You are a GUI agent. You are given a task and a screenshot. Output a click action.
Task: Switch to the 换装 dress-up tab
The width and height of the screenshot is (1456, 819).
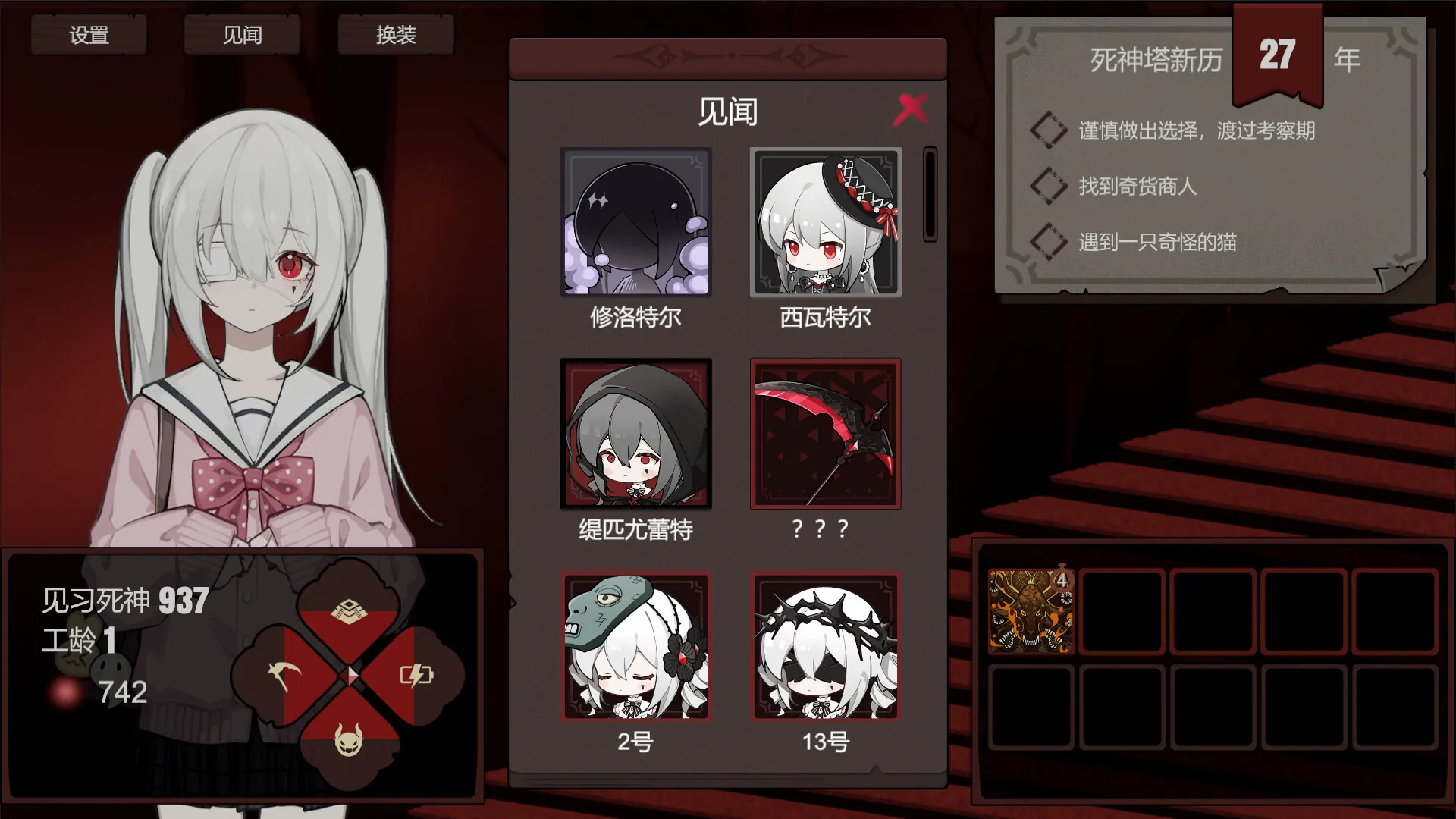(x=394, y=36)
